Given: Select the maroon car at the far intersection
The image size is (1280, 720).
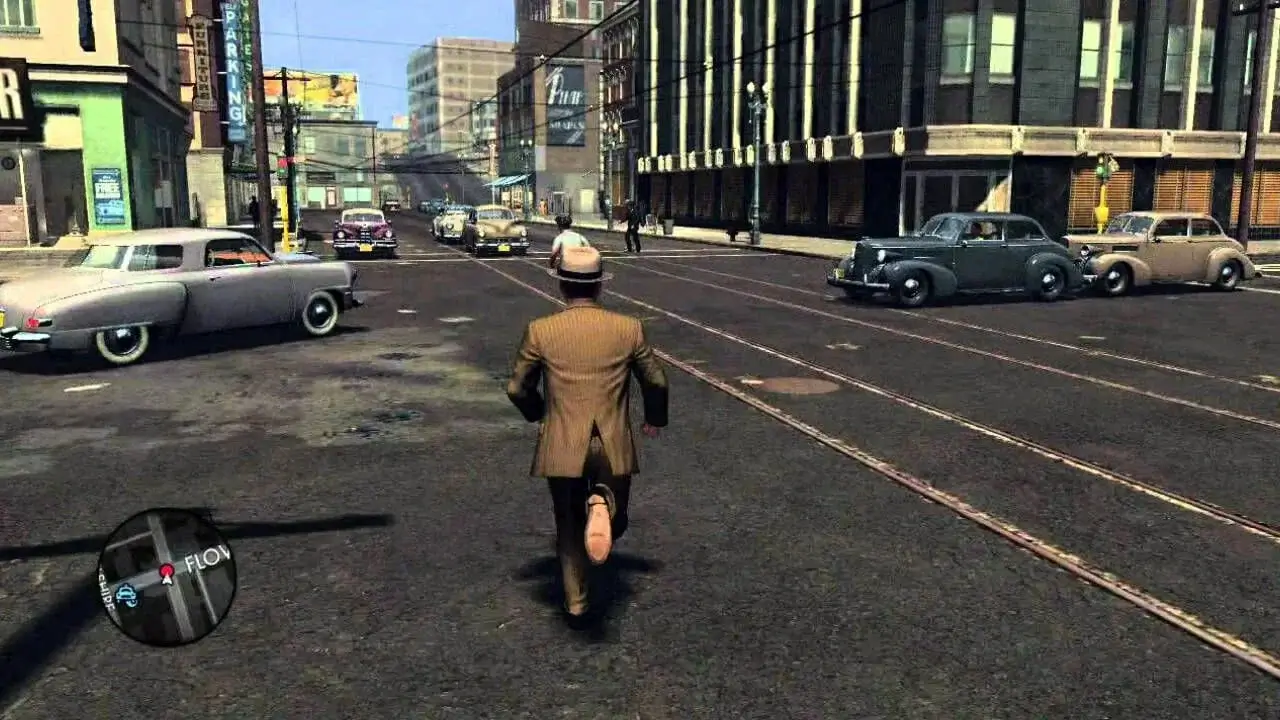Looking at the screenshot, I should (x=365, y=230).
